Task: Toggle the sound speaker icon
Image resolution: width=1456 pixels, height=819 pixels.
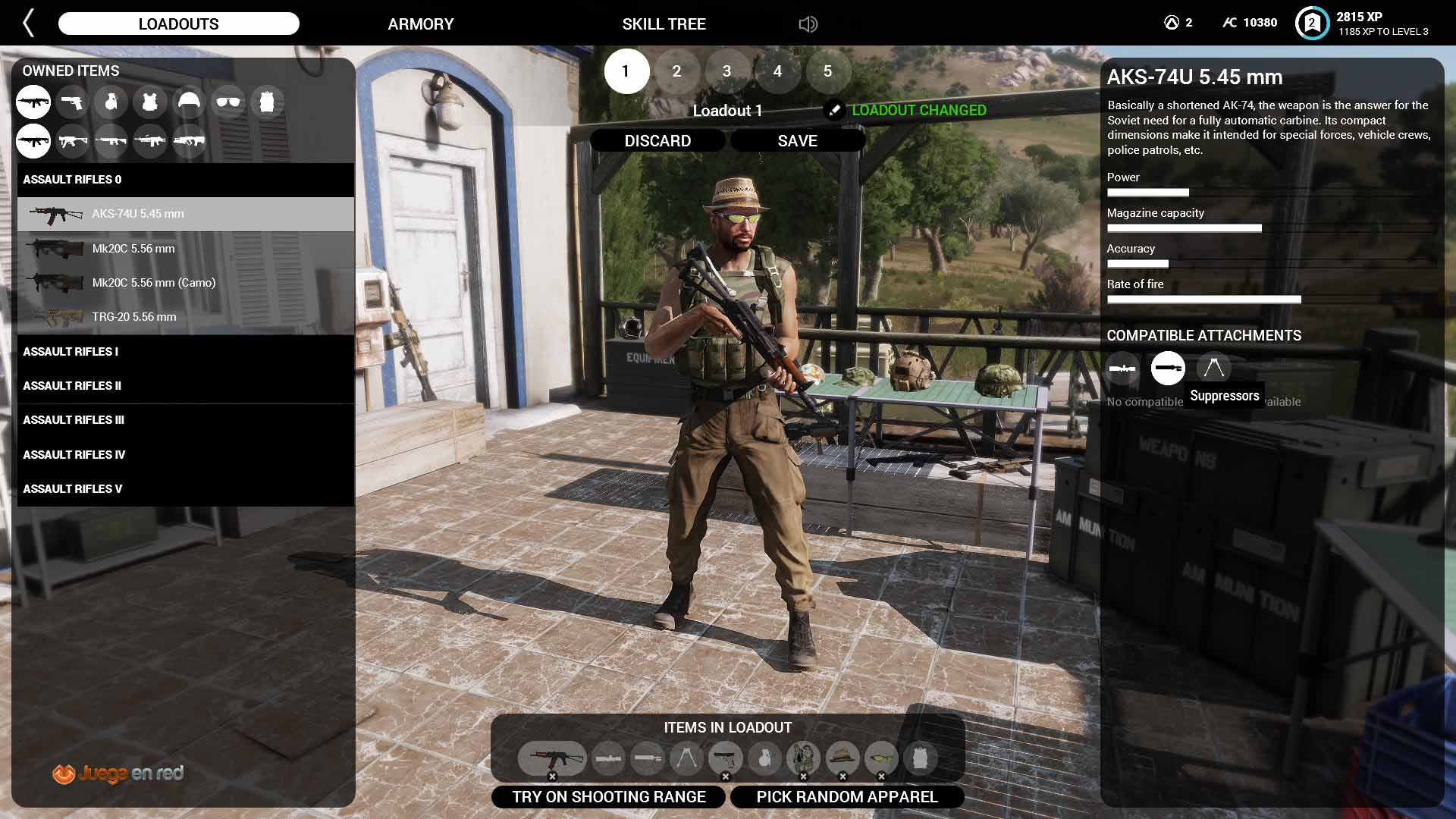Action: coord(808,24)
